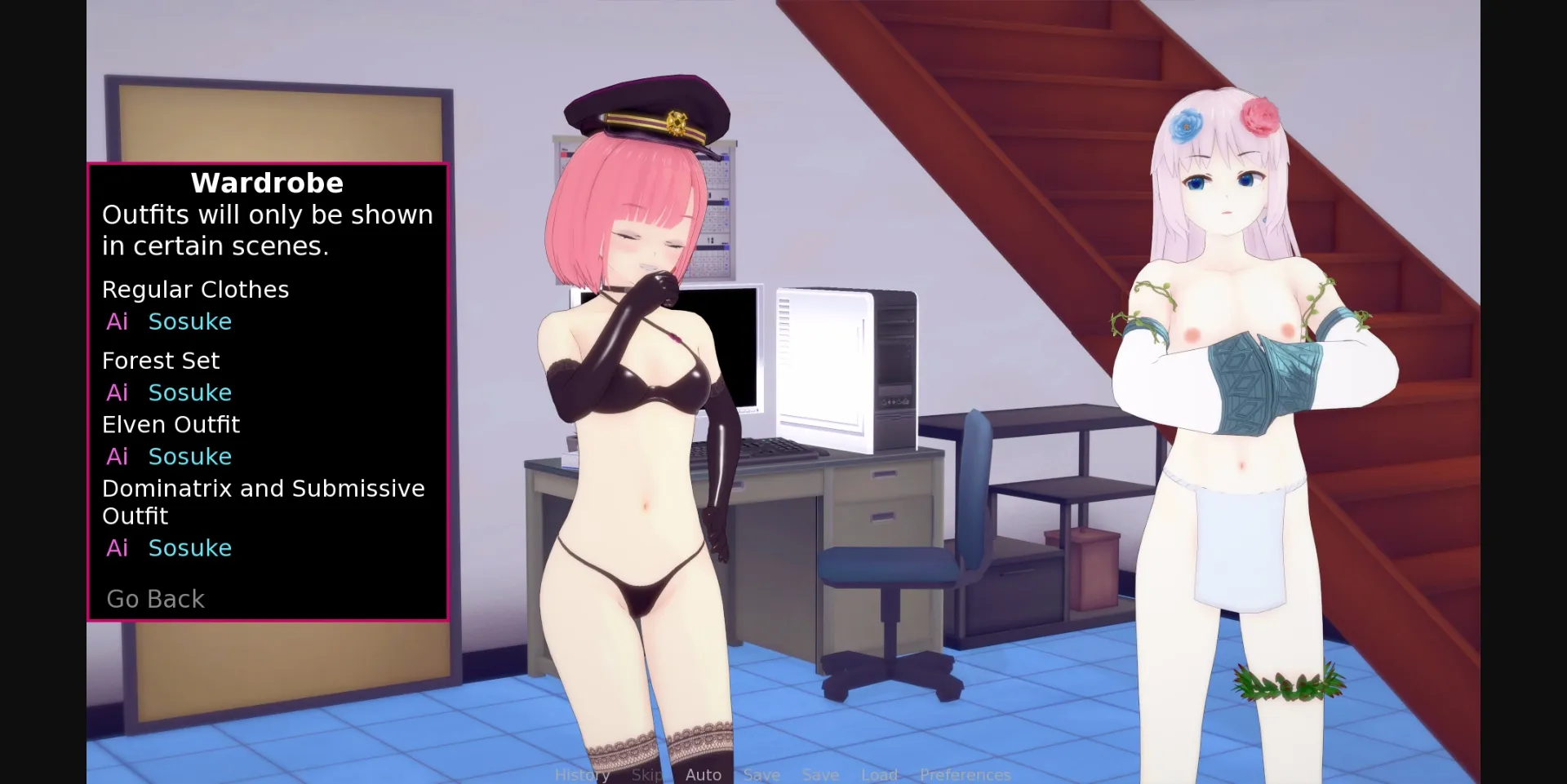Choose Sosuke's Forest Set

pyautogui.click(x=189, y=392)
